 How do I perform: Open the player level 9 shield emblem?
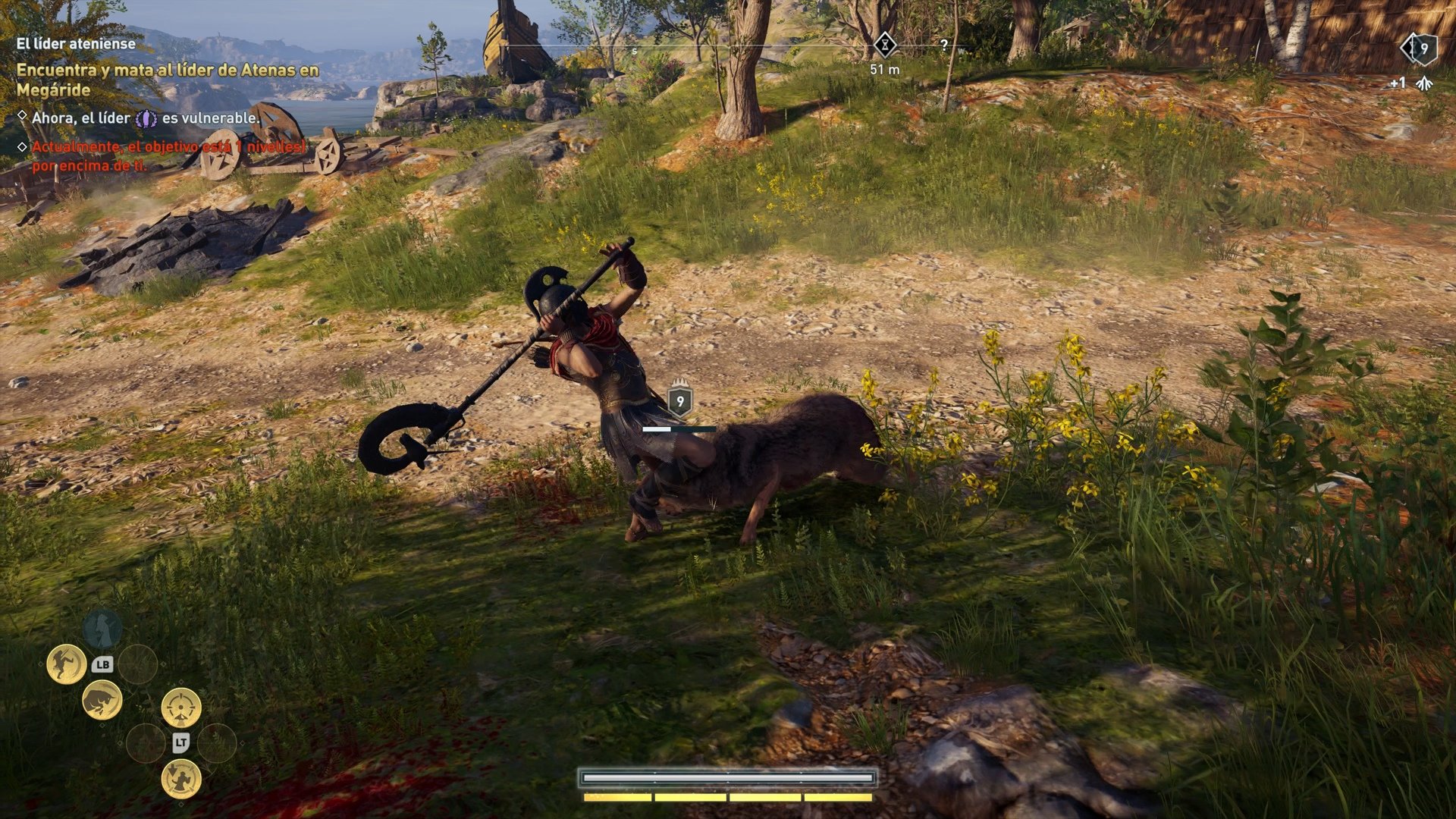click(x=1425, y=49)
